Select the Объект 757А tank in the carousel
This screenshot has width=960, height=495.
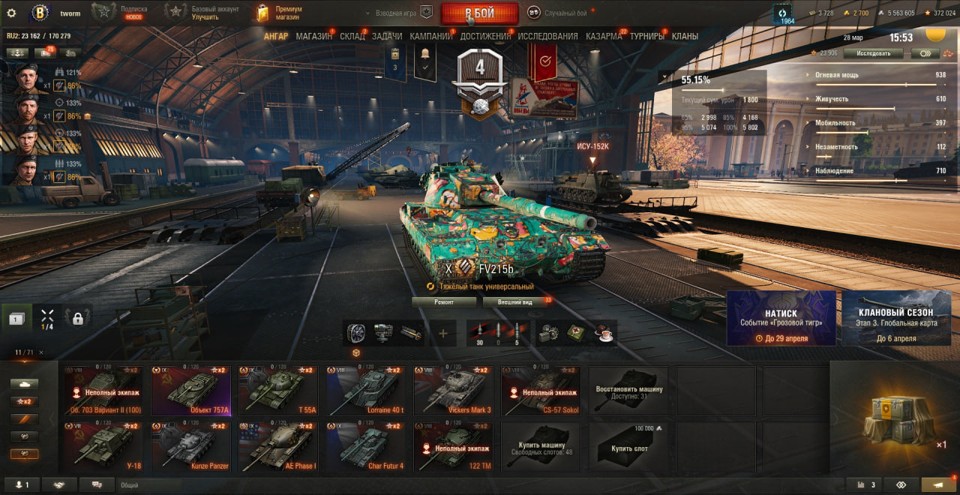[x=198, y=389]
